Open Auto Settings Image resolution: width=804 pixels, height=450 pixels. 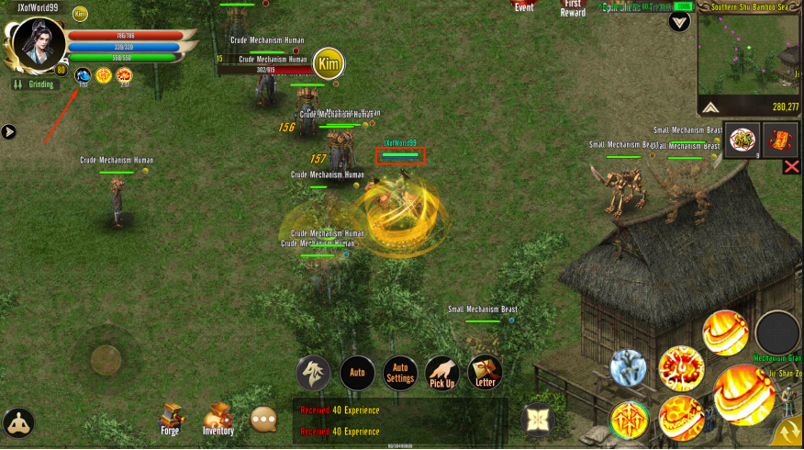[400, 373]
